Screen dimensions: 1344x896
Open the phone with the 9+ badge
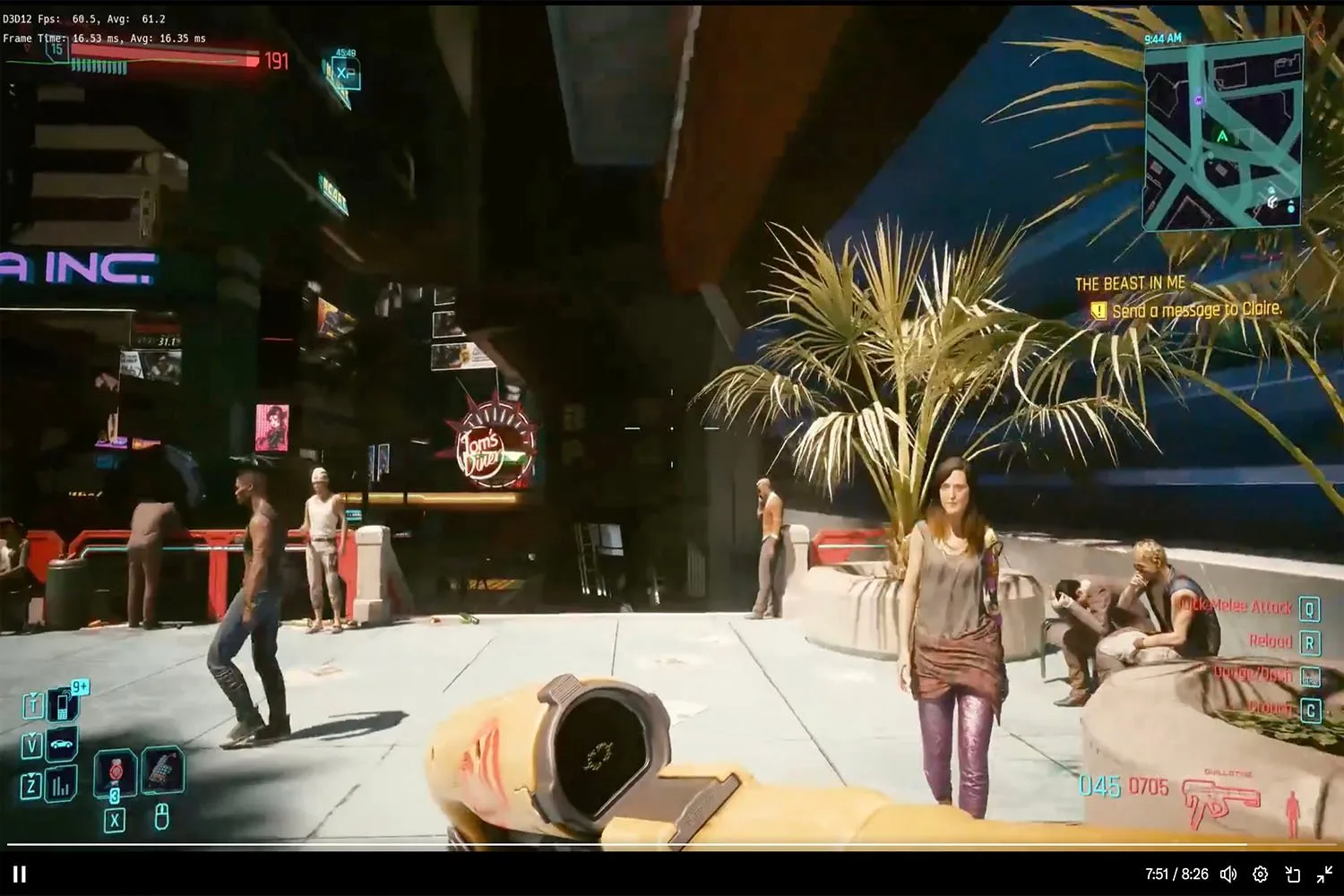tap(62, 704)
